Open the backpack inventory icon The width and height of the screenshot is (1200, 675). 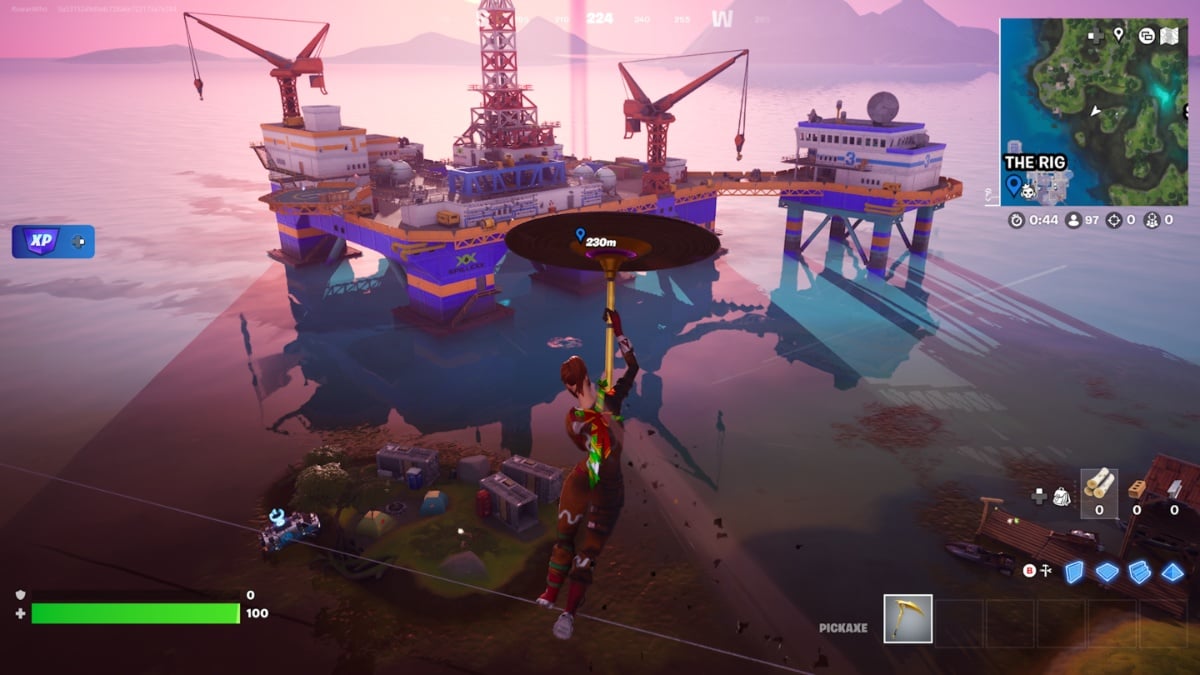click(1062, 495)
